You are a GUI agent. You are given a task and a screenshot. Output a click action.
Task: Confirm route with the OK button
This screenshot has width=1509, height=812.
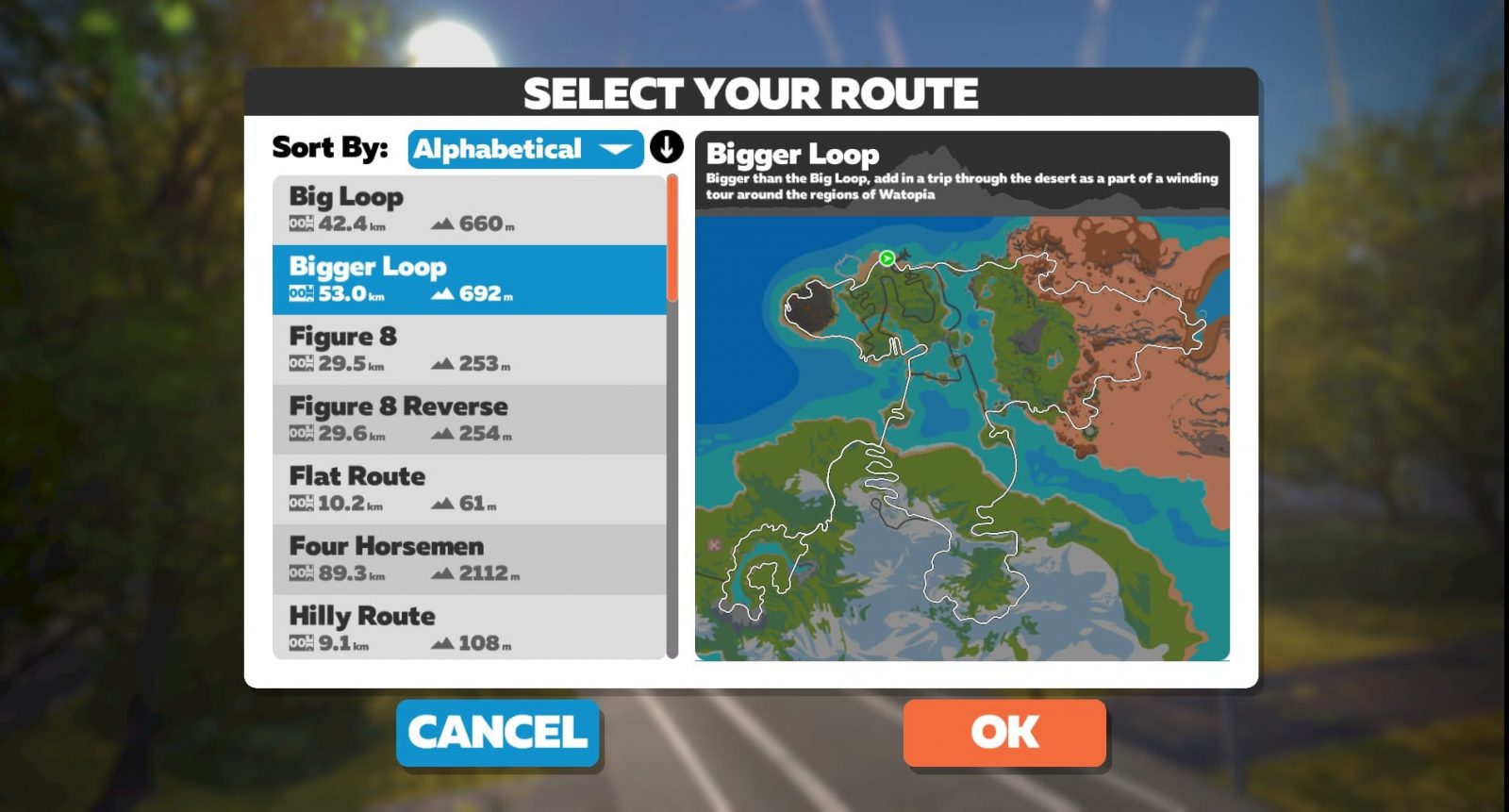point(1004,733)
